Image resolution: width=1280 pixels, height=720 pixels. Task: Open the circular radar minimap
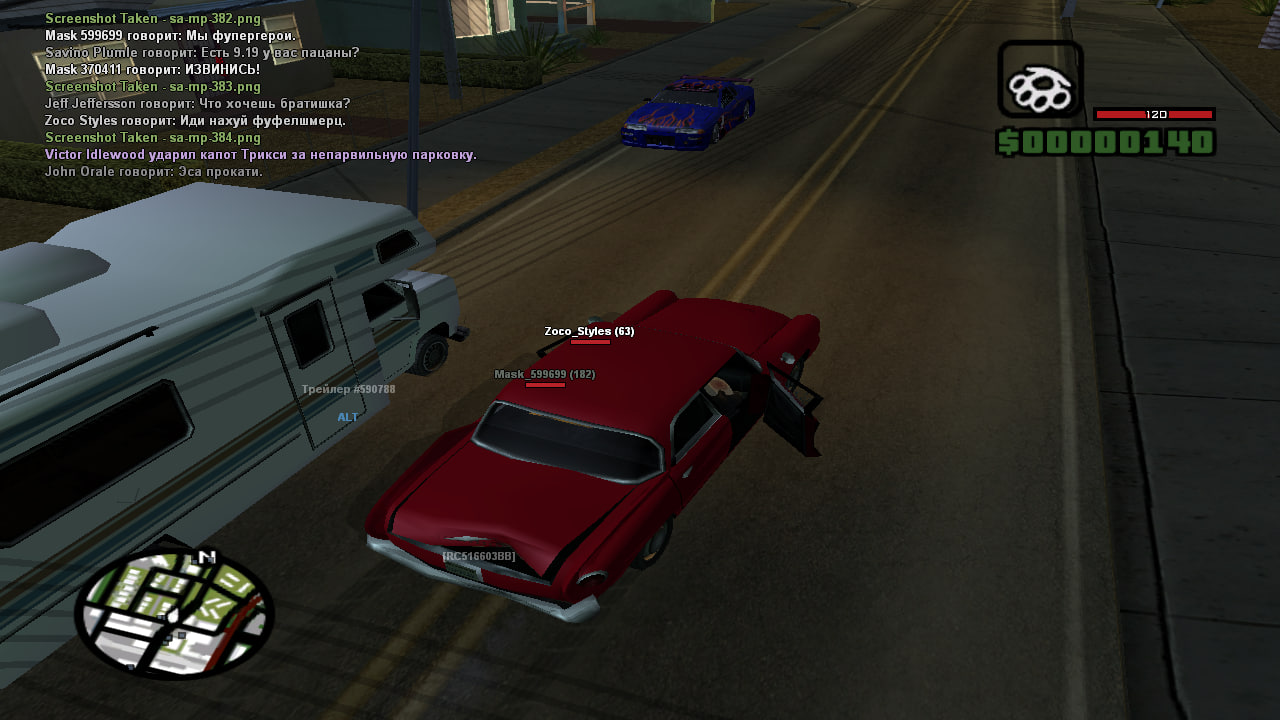point(173,612)
